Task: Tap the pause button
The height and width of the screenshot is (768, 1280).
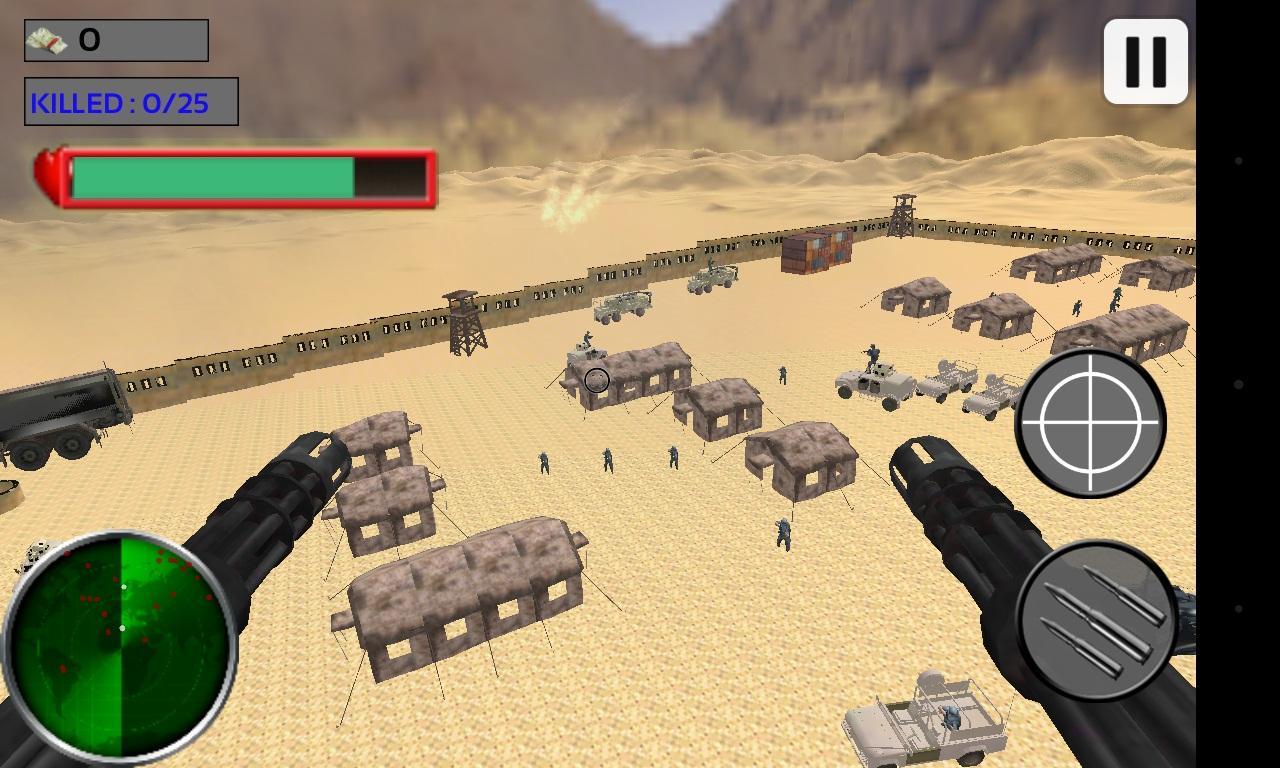Action: click(1144, 60)
